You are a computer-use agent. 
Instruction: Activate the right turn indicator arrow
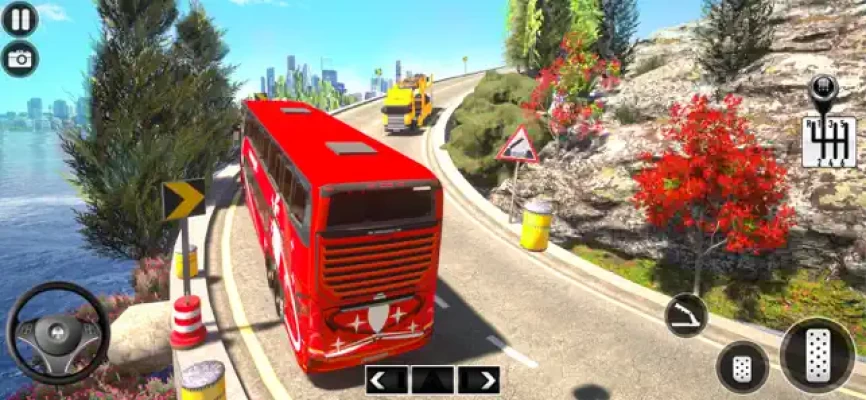pos(479,380)
